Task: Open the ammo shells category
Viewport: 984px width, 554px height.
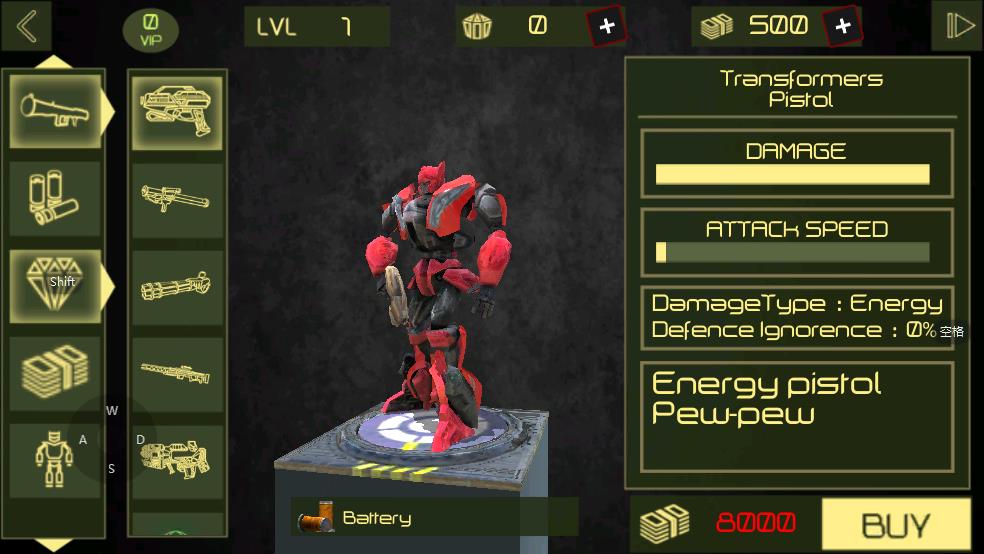Action: [x=56, y=199]
